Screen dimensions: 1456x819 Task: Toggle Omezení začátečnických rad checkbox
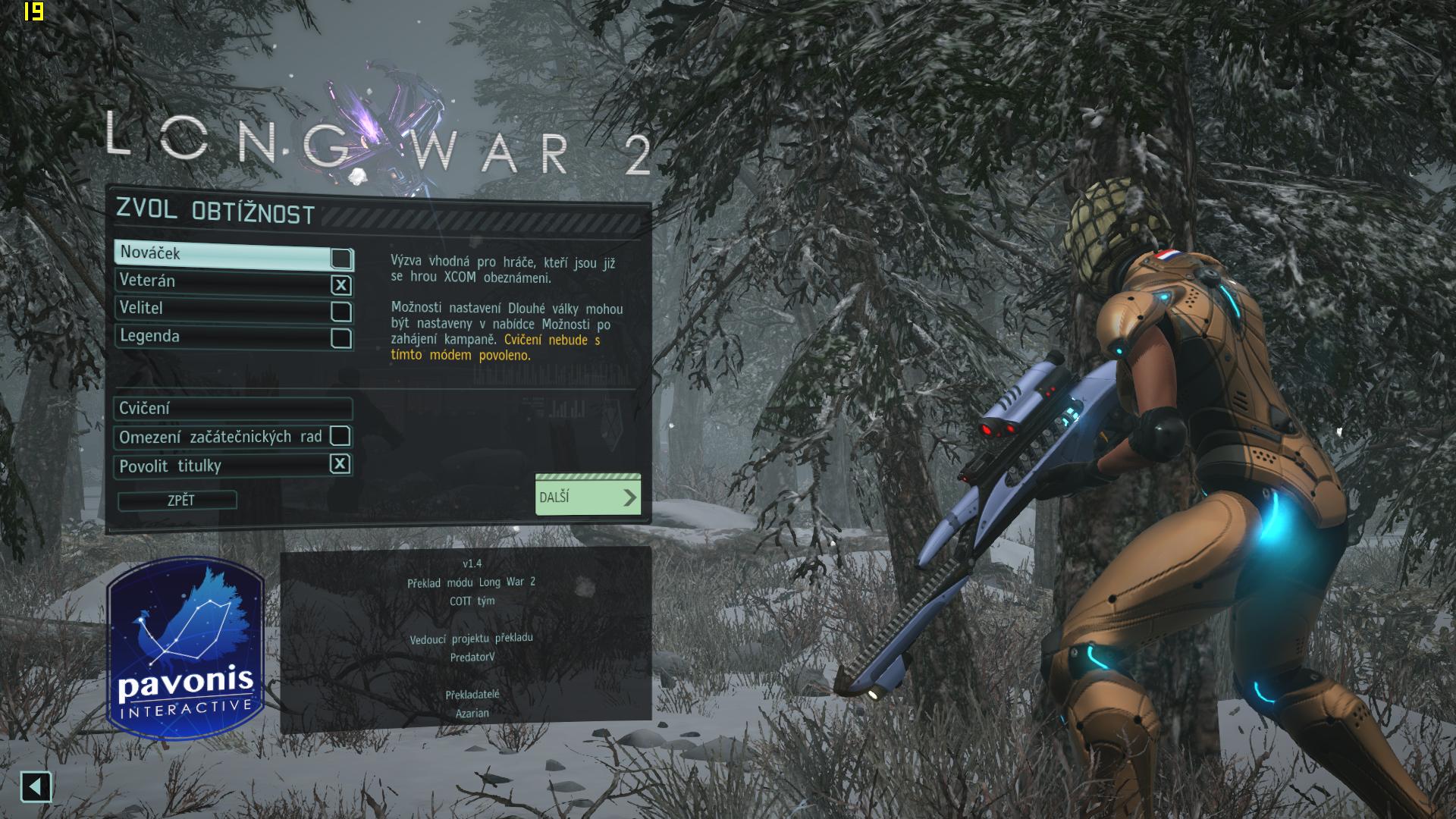[340, 436]
